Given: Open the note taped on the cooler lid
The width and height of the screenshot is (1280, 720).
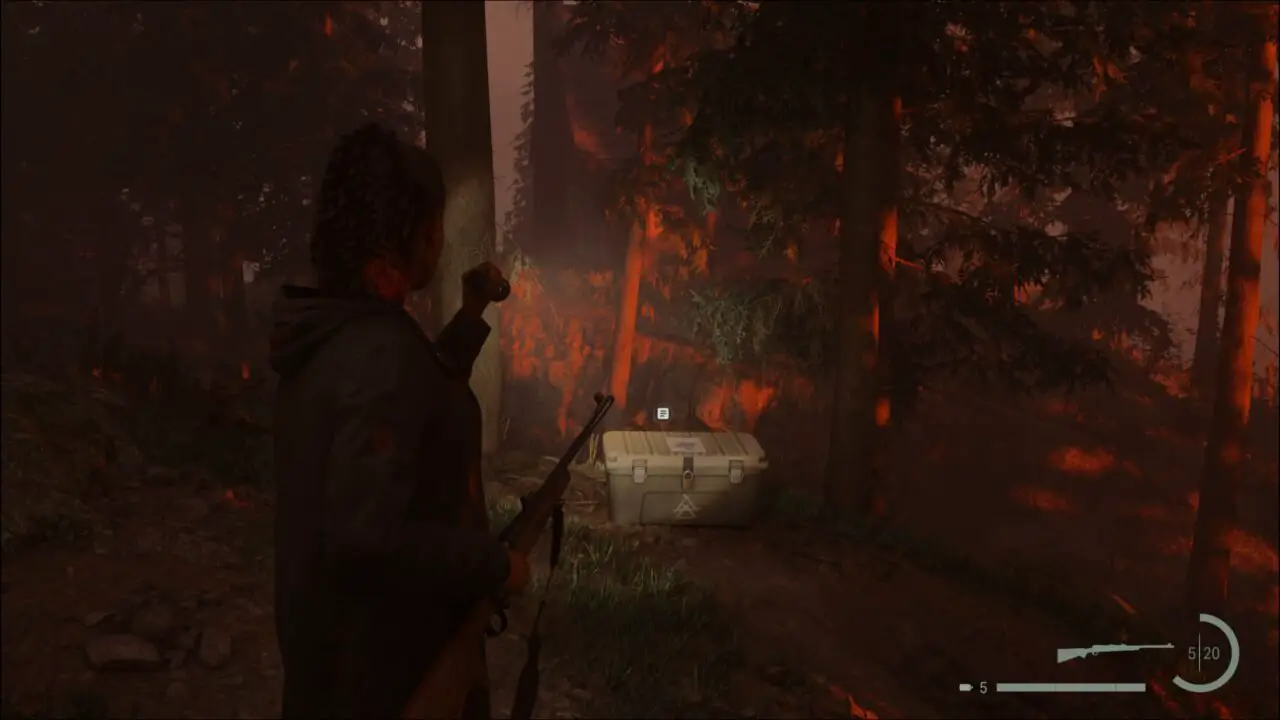Looking at the screenshot, I should click(x=684, y=444).
